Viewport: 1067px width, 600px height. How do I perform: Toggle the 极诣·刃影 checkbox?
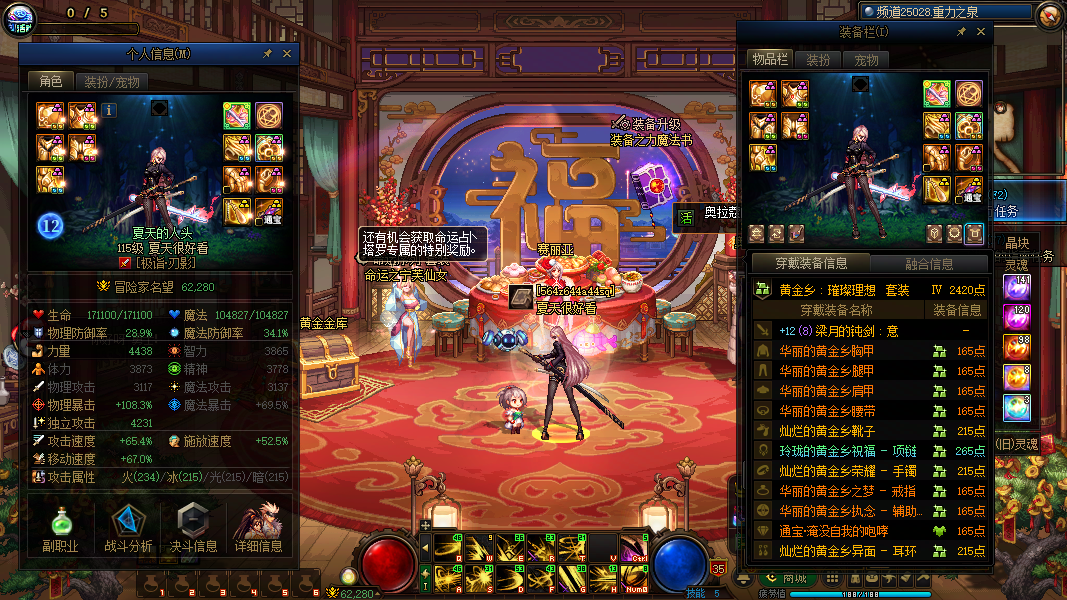pos(125,263)
